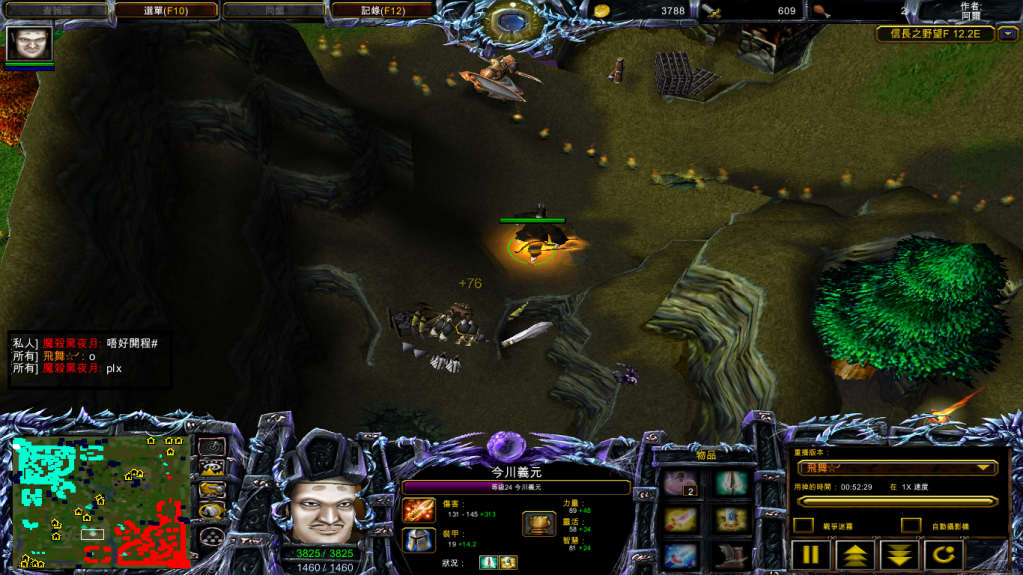Select the flaming sword attack icon
Viewport: 1023px width, 575px height.
pos(418,510)
